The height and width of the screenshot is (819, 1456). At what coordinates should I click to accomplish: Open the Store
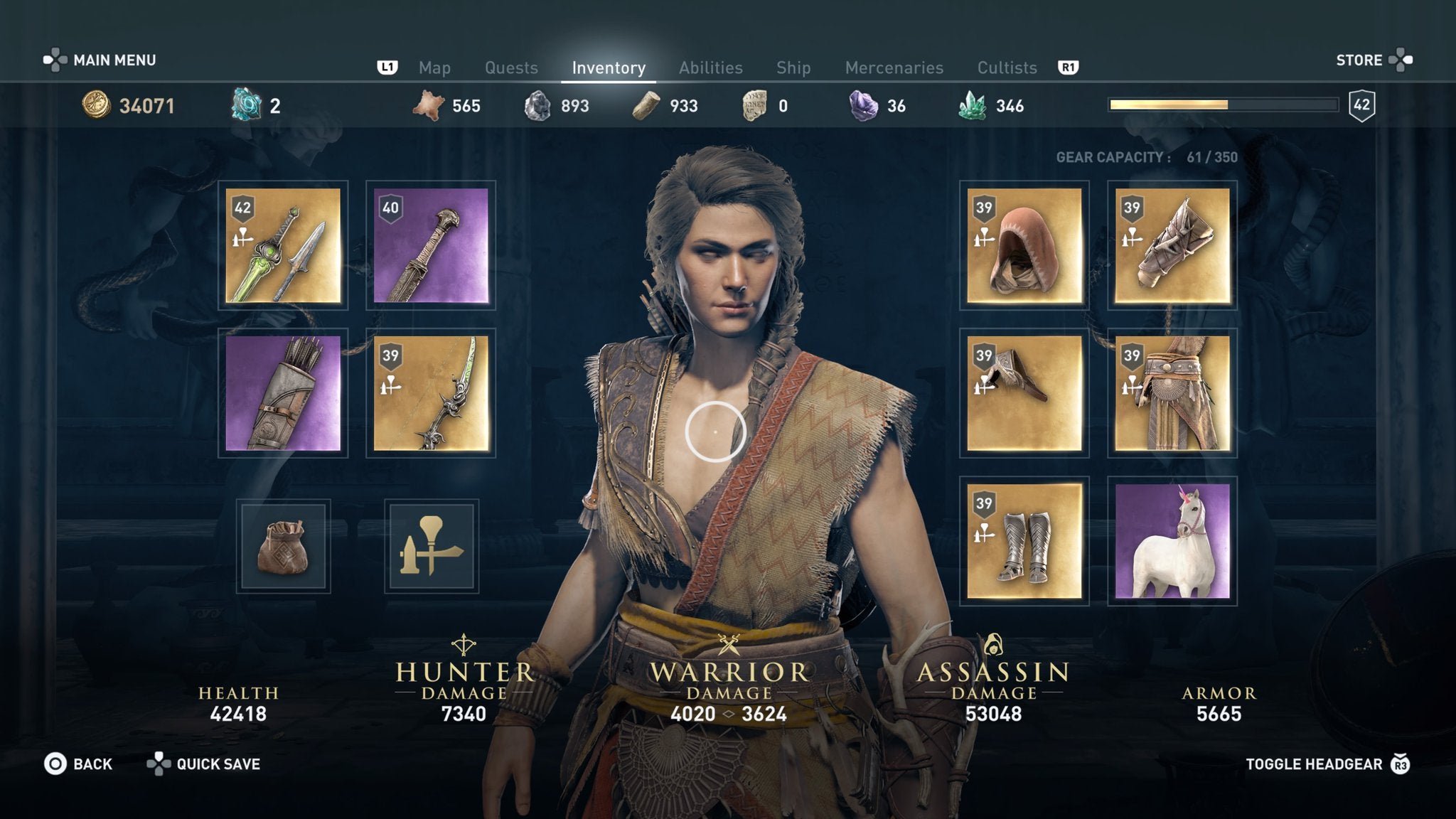(x=1360, y=60)
